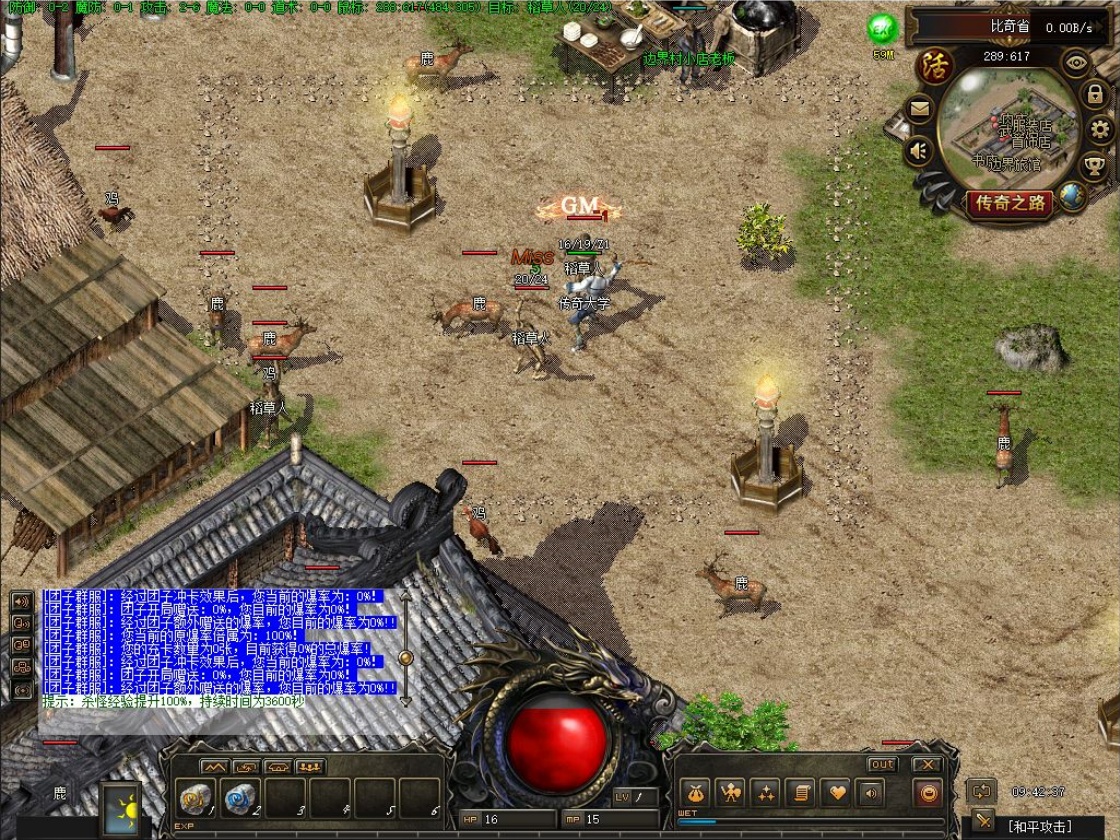Screen dimensions: 1120x840
Task: Open the mail envelope icon
Action: coord(918,108)
